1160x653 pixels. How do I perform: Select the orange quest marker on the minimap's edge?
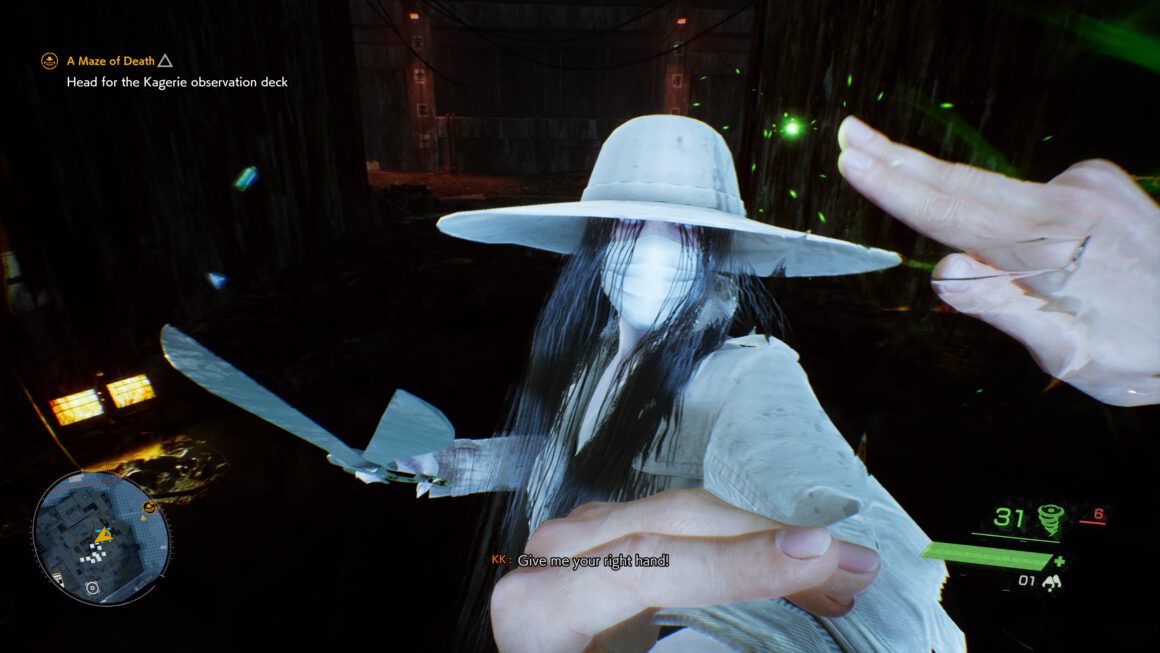[x=149, y=507]
